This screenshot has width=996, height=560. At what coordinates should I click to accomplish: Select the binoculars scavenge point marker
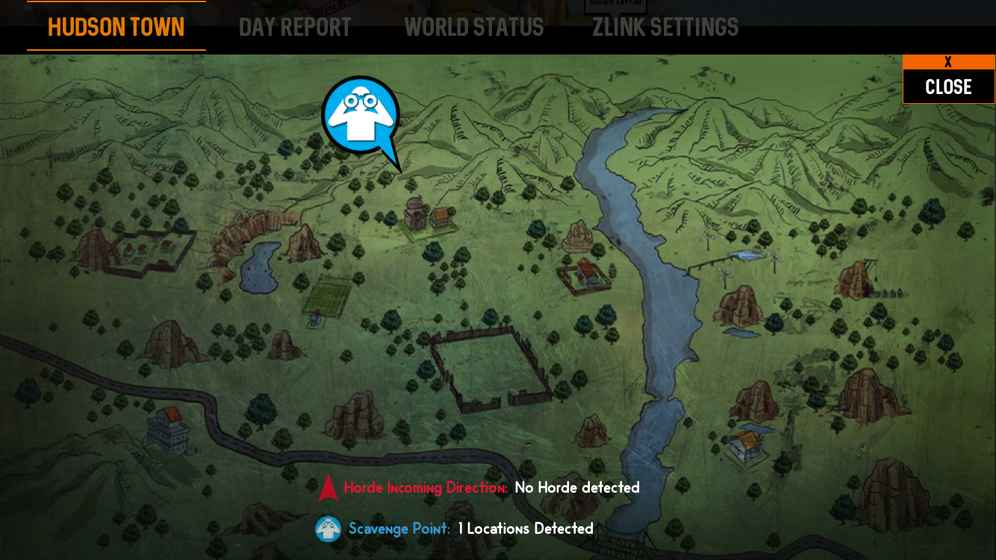point(361,116)
